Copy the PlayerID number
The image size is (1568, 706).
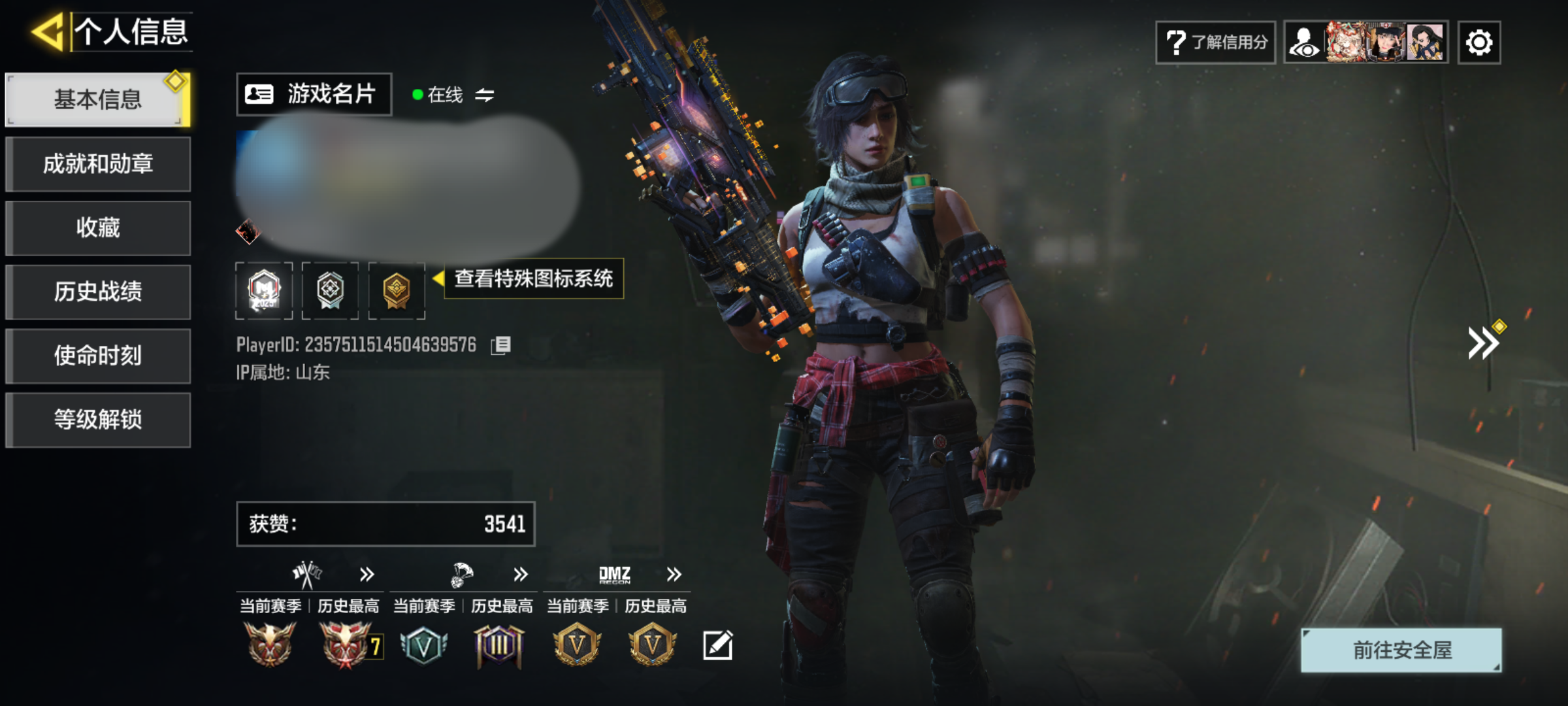point(501,345)
